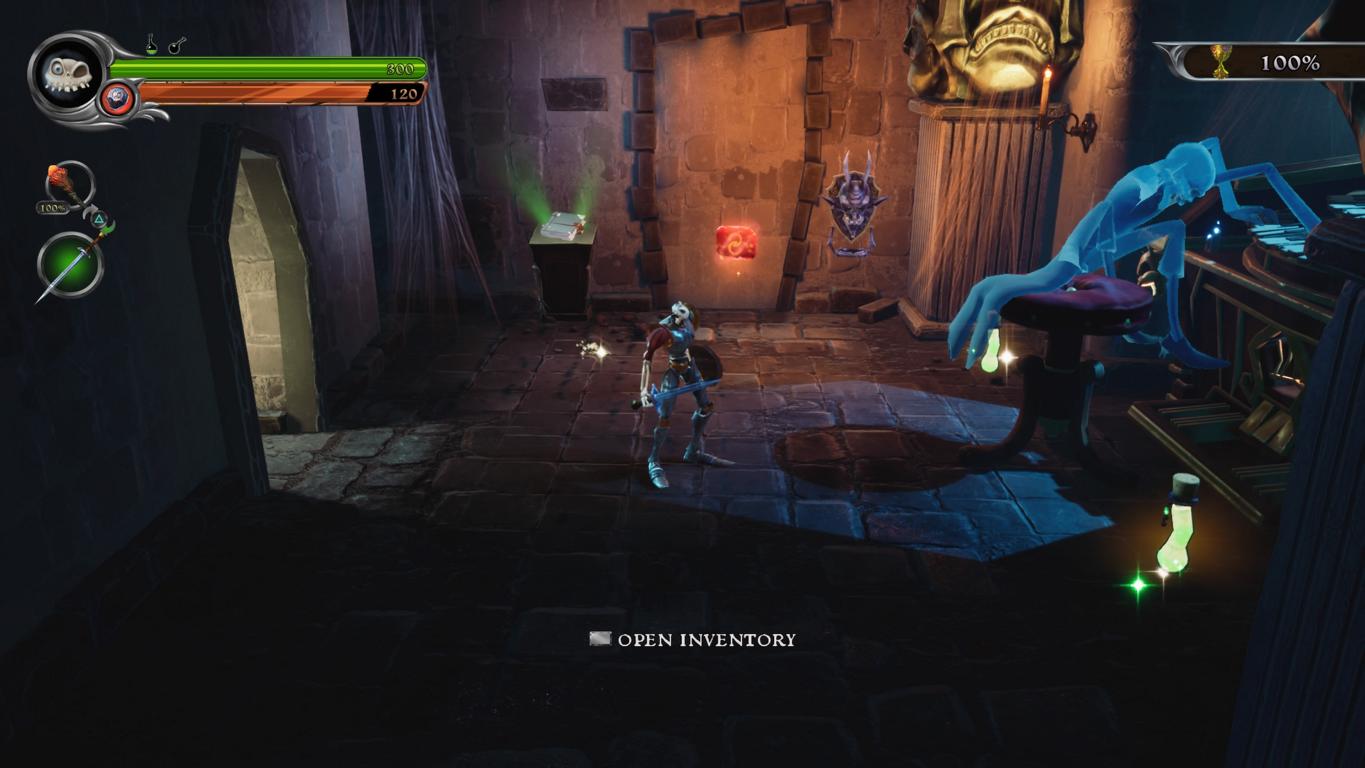Click the empty life bottle icon
This screenshot has width=1365, height=768.
177,45
